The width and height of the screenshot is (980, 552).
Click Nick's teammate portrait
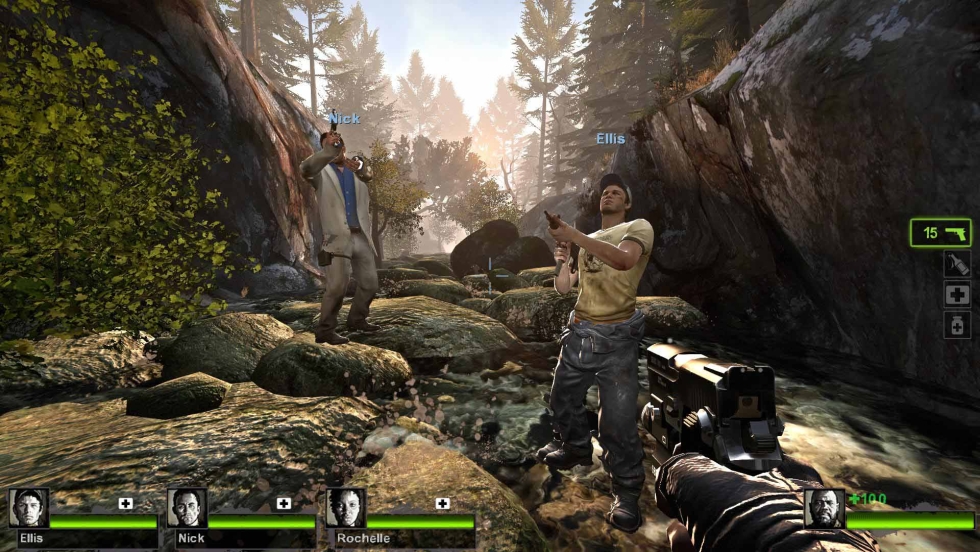[187, 508]
